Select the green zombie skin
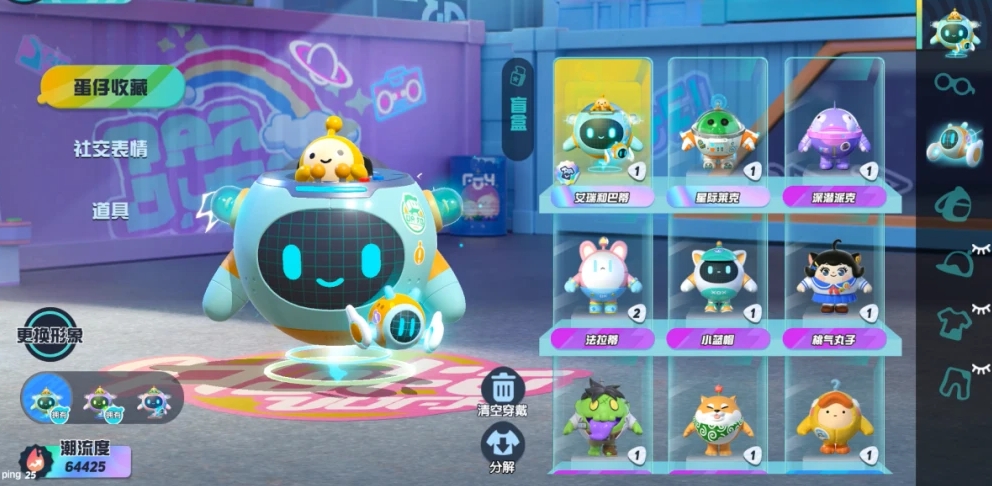Image resolution: width=992 pixels, height=486 pixels. point(602,418)
